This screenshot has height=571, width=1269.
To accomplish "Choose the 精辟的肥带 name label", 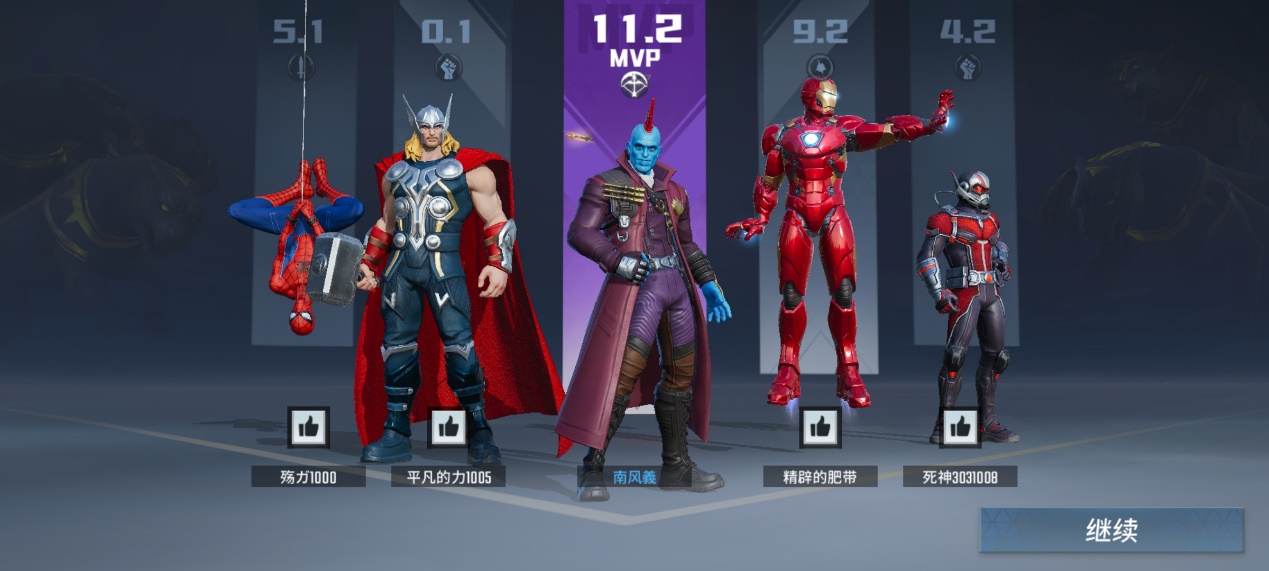I will click(x=820, y=477).
